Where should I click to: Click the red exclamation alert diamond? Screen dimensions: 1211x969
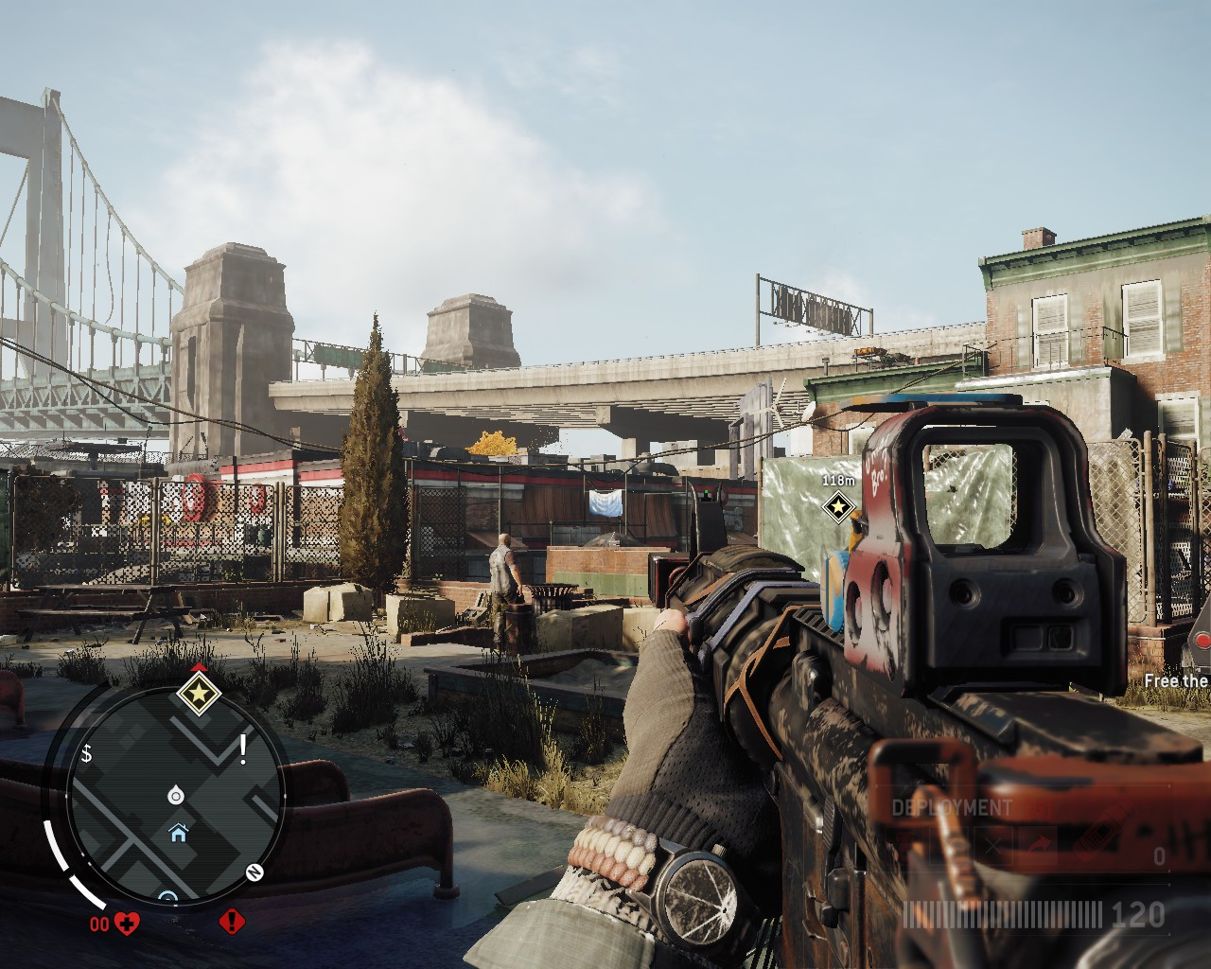pos(232,921)
